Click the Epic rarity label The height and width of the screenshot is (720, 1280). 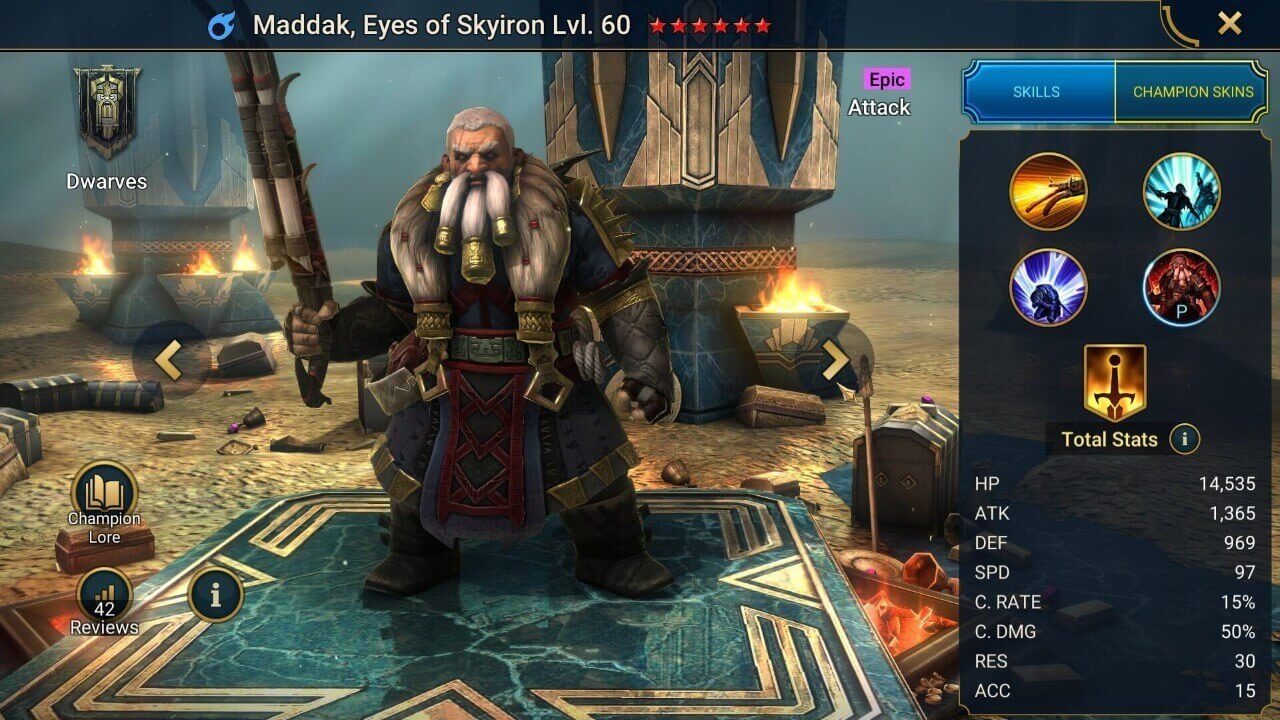886,77
